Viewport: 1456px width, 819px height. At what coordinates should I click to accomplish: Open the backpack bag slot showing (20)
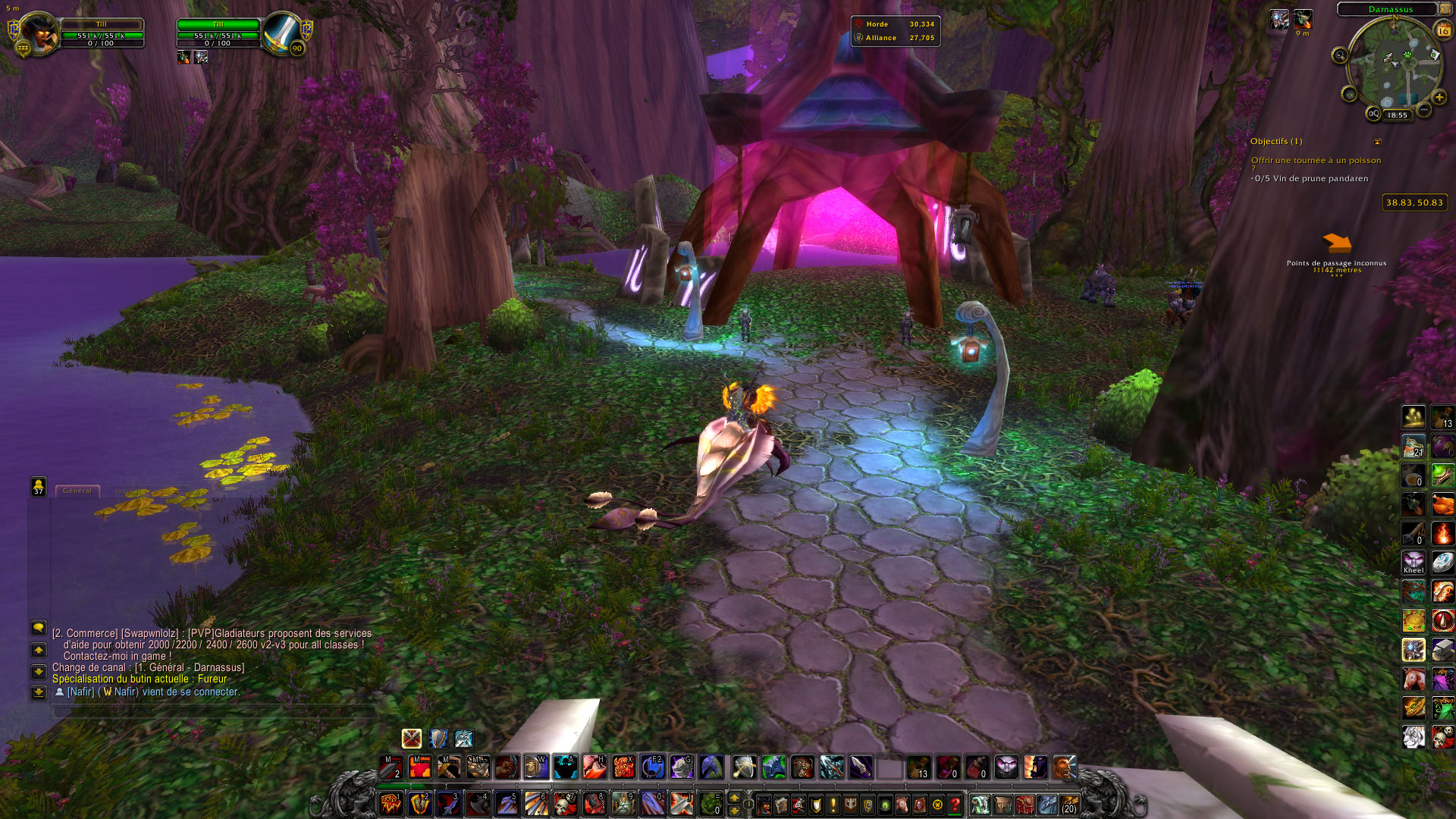point(1069,804)
